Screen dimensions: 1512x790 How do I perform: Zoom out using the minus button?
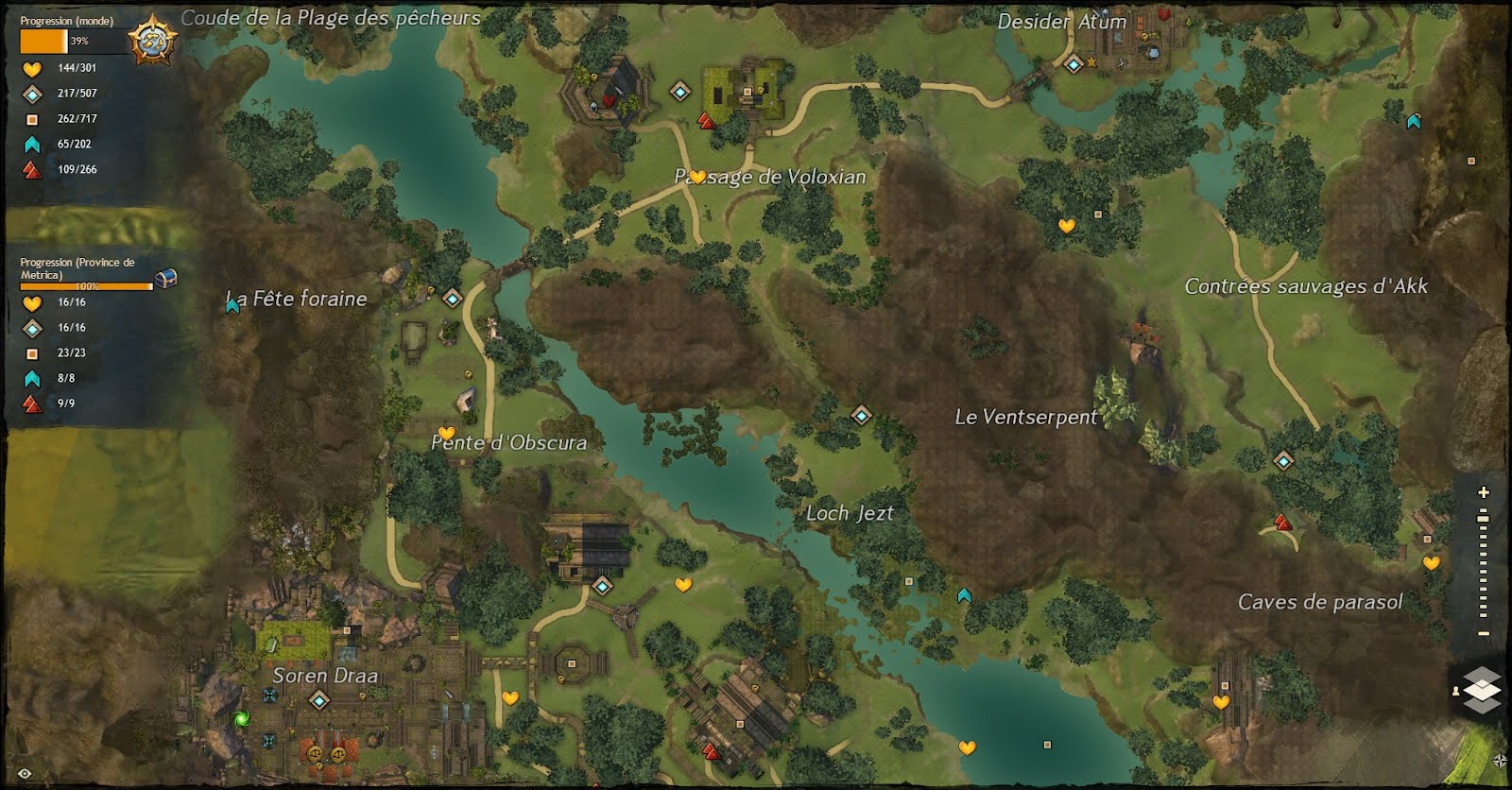[1483, 632]
